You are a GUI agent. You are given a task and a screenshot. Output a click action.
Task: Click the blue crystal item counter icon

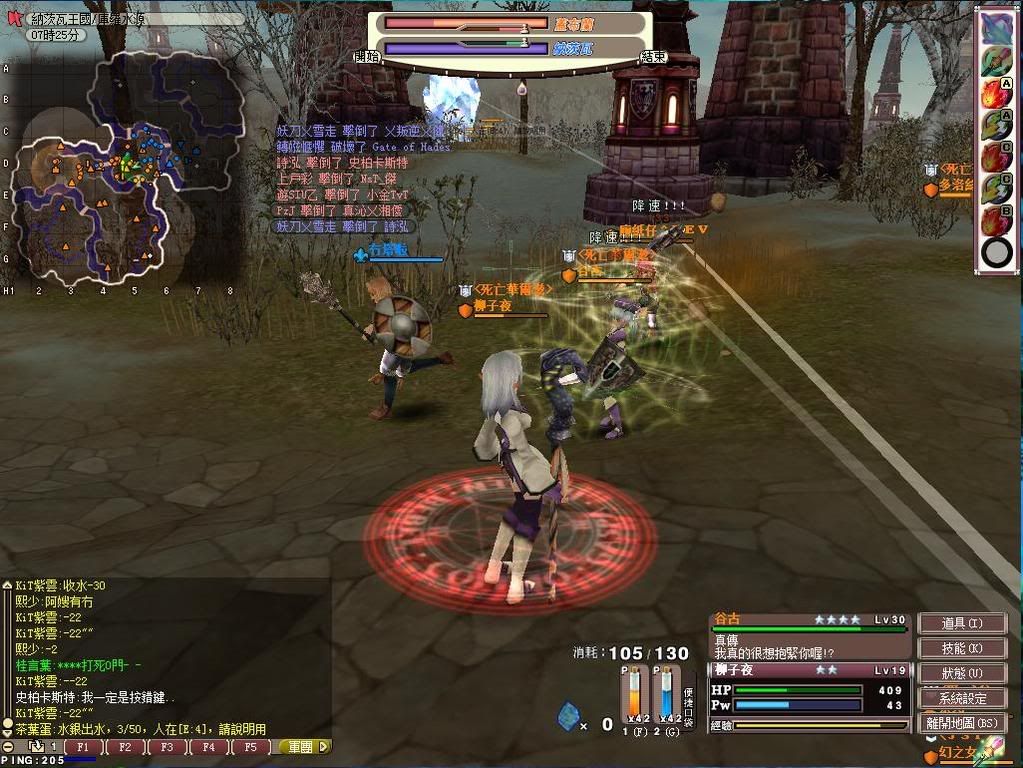click(x=568, y=716)
